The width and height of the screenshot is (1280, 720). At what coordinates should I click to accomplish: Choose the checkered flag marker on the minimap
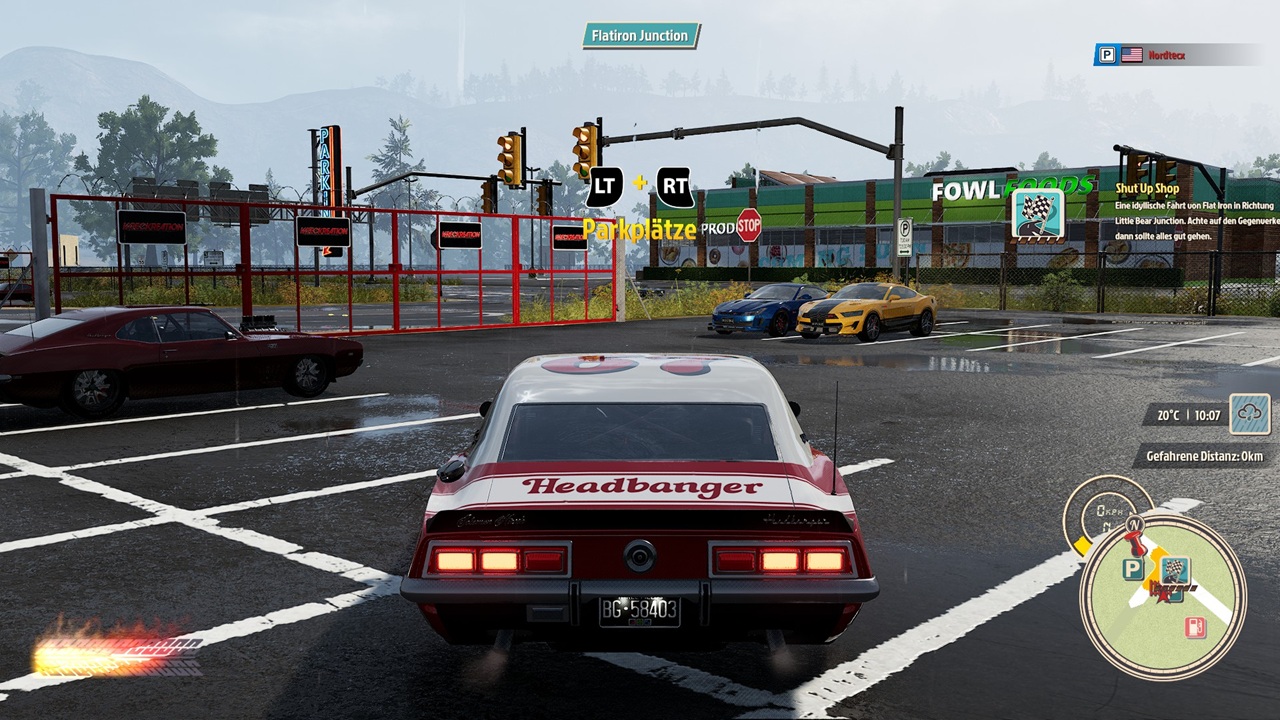(1176, 571)
